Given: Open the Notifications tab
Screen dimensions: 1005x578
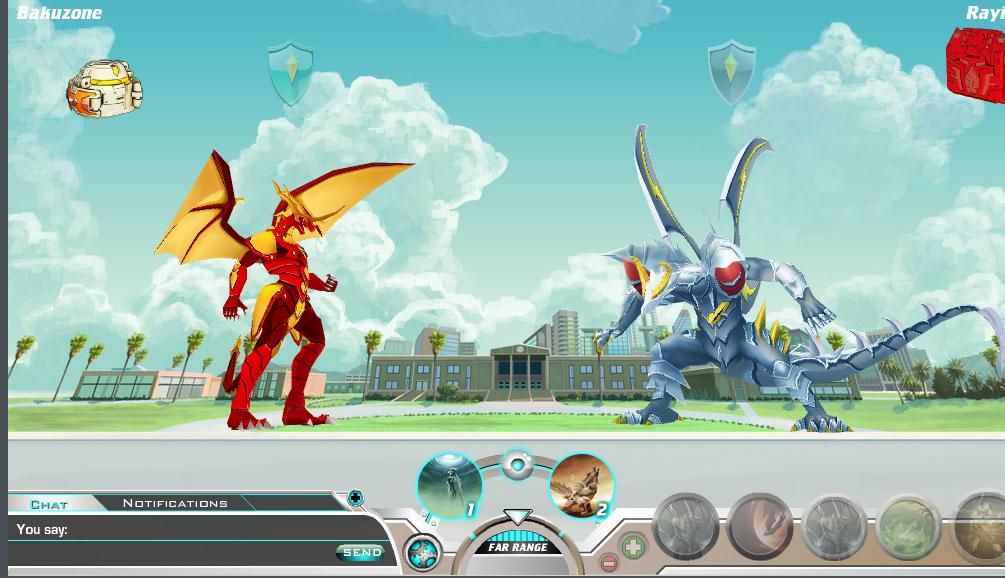Looking at the screenshot, I should tap(175, 503).
